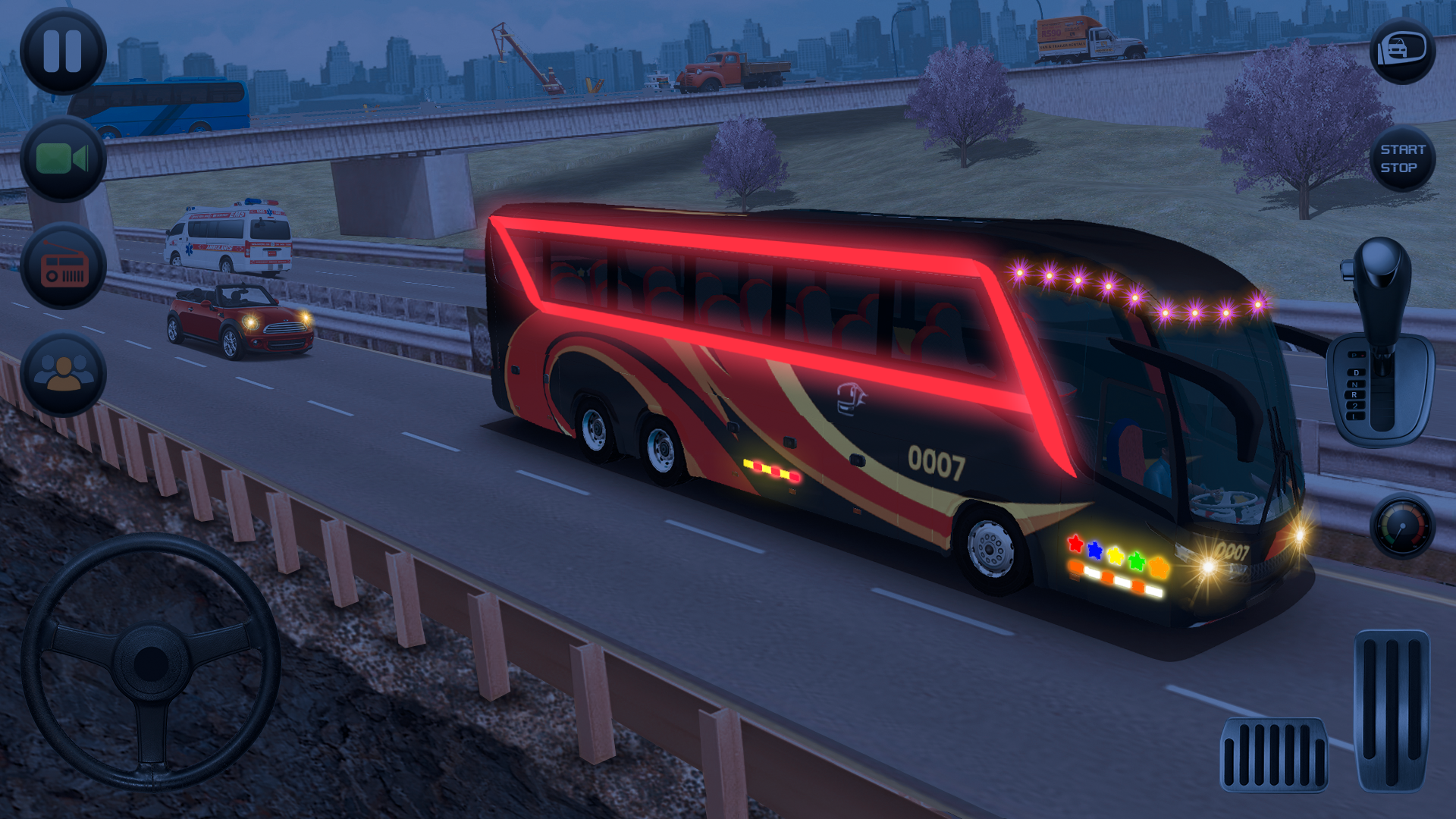The image size is (1456, 819).
Task: Open the passengers button
Action: pos(63,374)
